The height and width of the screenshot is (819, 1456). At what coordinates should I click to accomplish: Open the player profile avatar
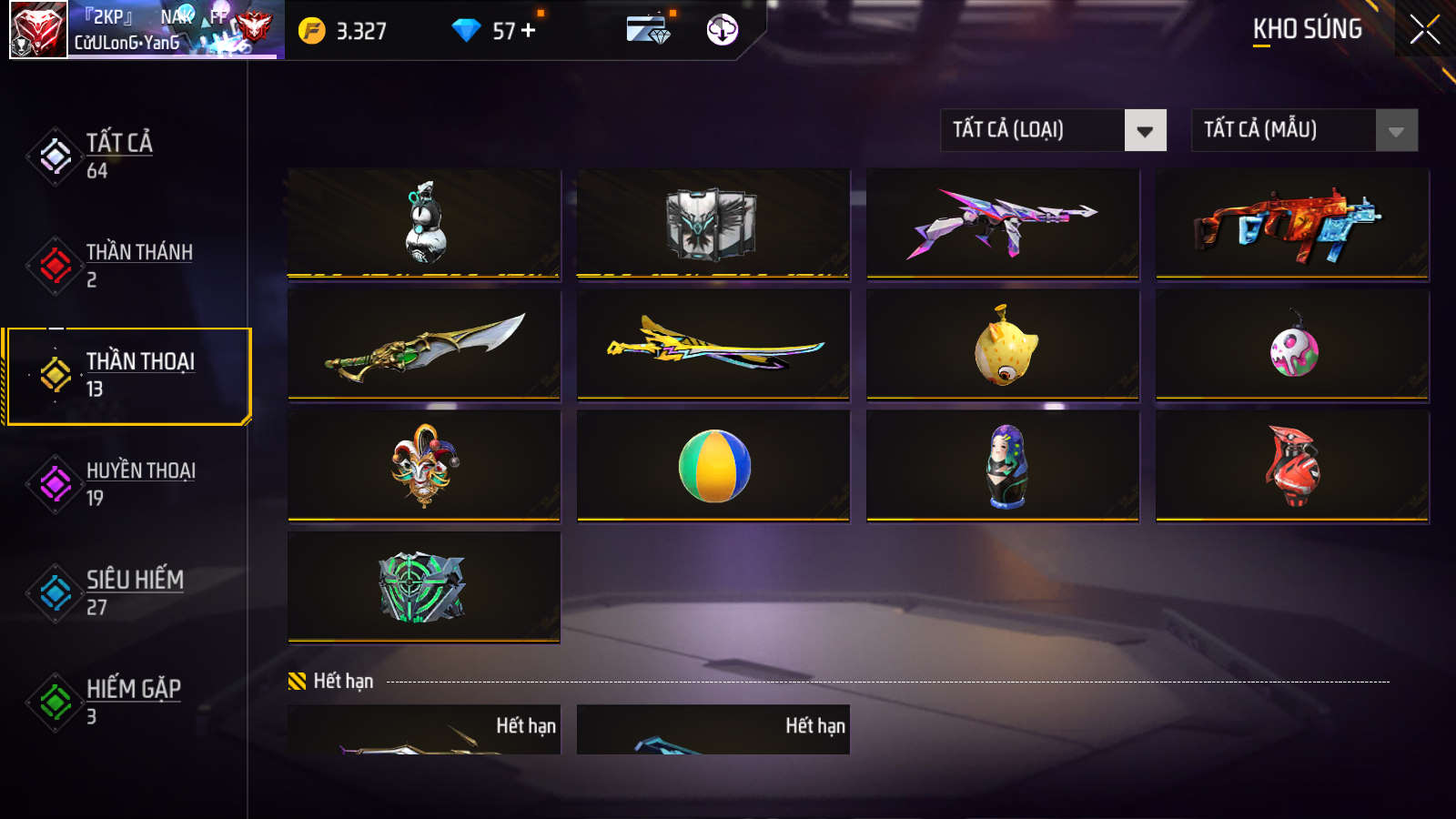[38, 30]
